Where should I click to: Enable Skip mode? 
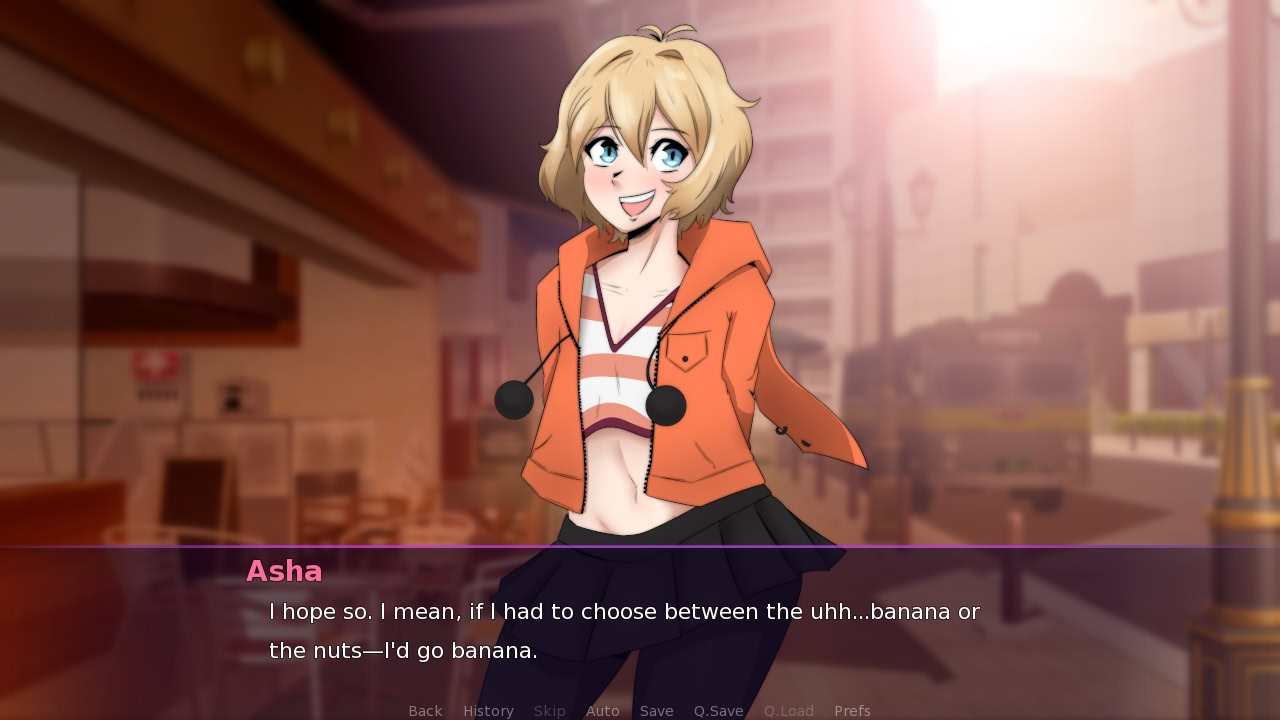click(x=549, y=710)
